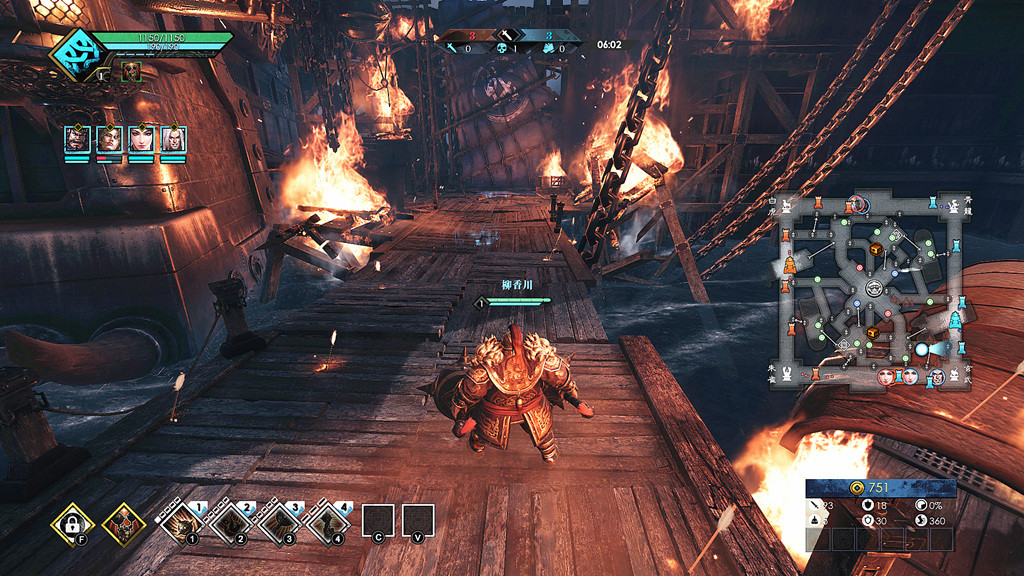Choose the bearded teammate portrait
This screenshot has height=576, width=1024.
[x=77, y=138]
